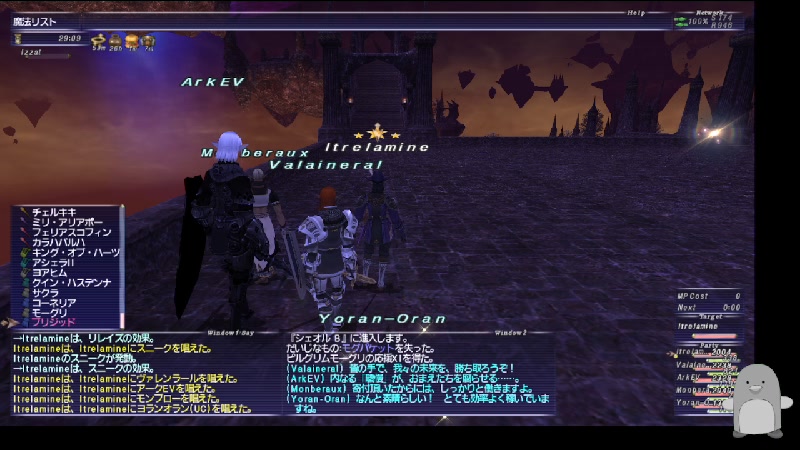Click the gold ring status icon

pos(99,41)
